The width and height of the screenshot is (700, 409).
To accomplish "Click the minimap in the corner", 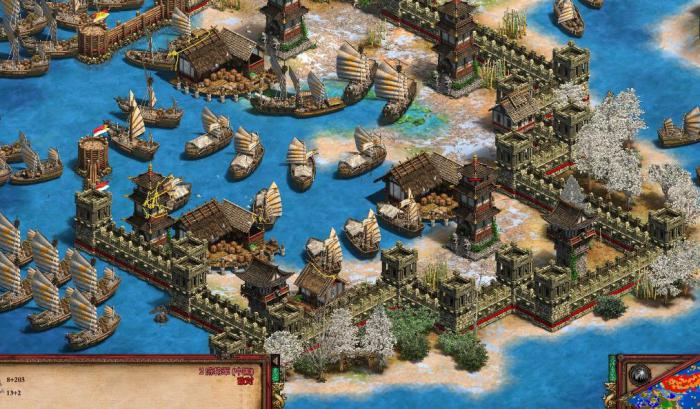I will coord(682,394).
